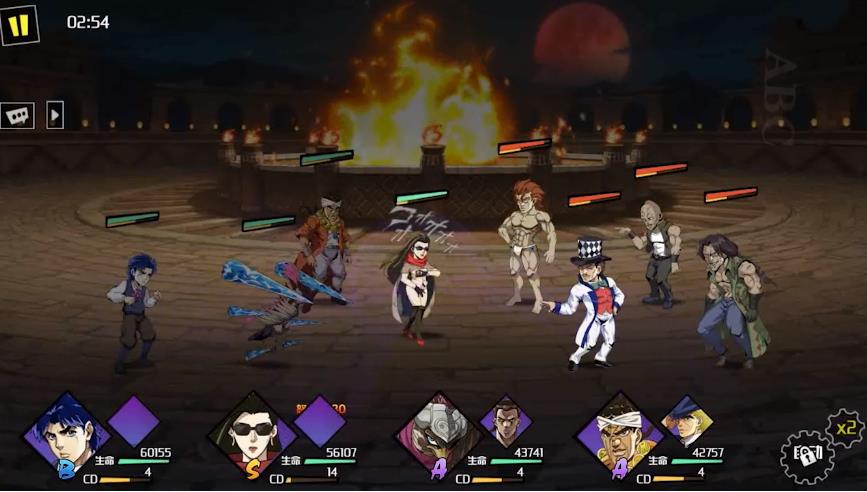
Task: Tap the dark-haired man support portrait
Action: [x=505, y=420]
